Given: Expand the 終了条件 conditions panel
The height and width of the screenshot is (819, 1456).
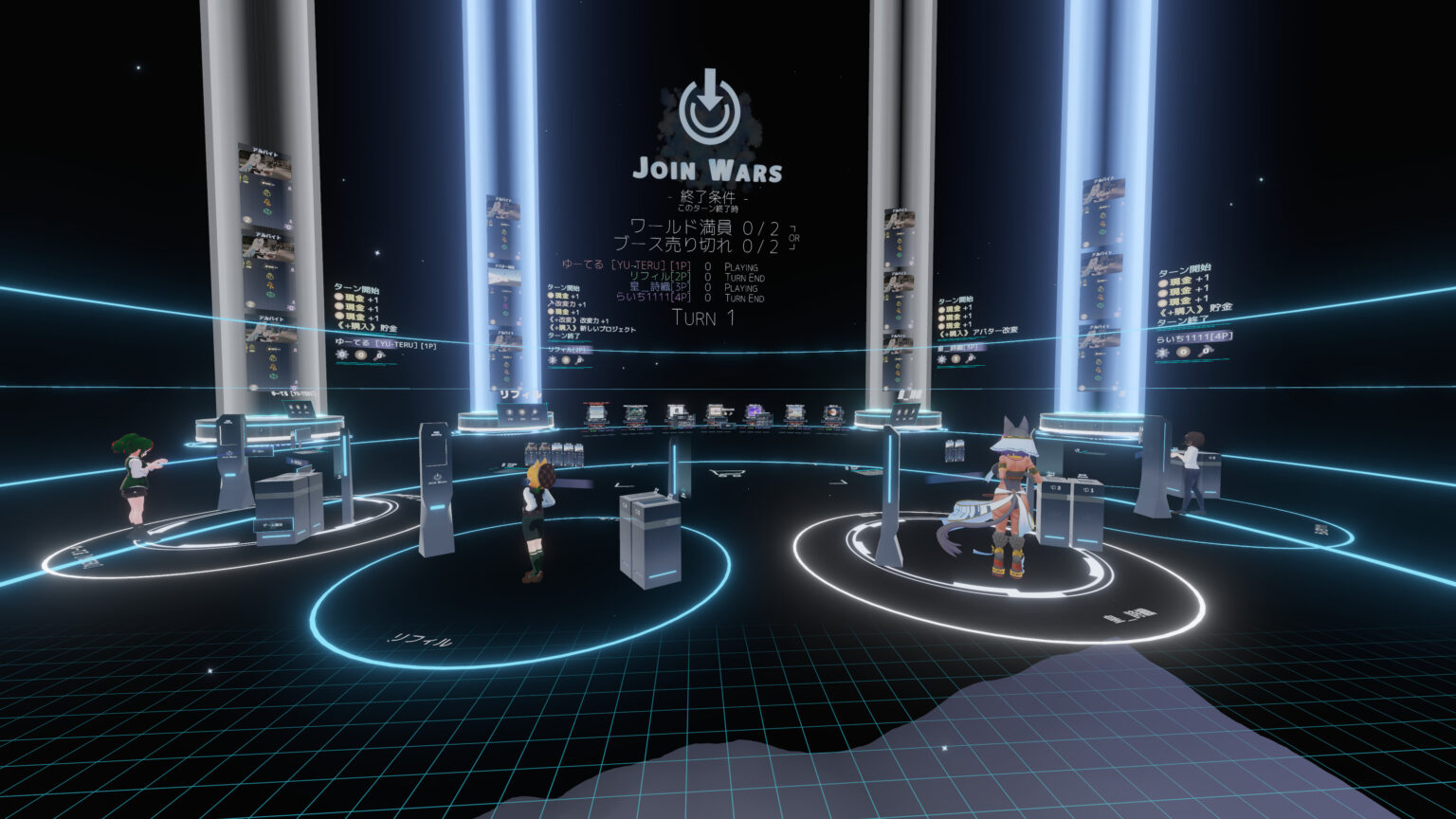Looking at the screenshot, I should tap(708, 196).
